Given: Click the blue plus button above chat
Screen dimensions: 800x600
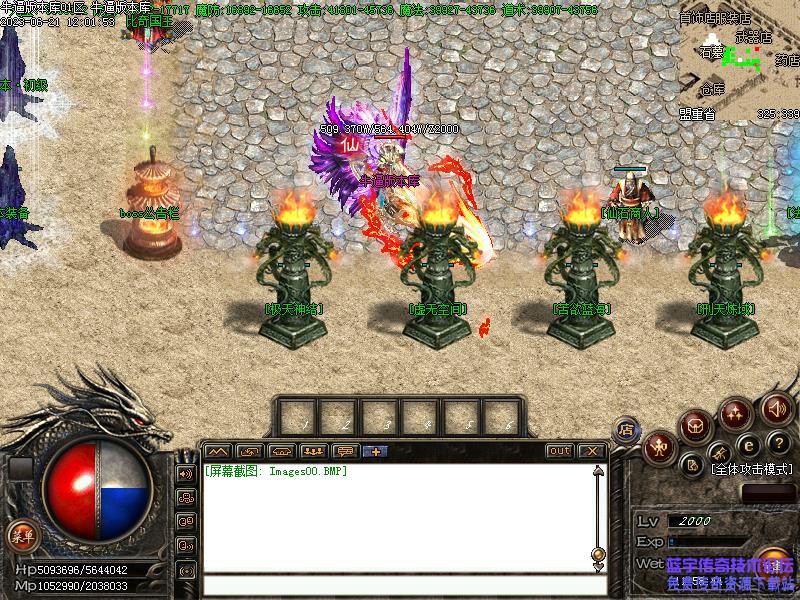Looking at the screenshot, I should coord(376,451).
